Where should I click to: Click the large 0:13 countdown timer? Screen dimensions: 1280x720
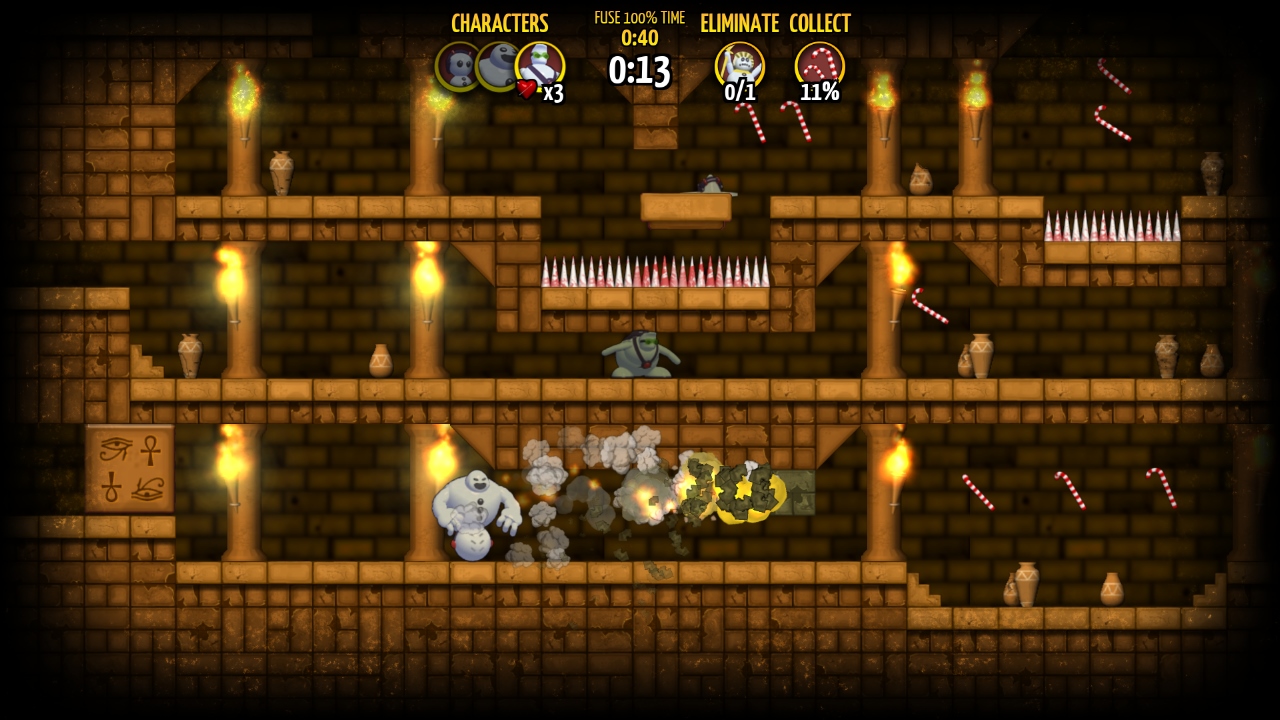pyautogui.click(x=639, y=71)
